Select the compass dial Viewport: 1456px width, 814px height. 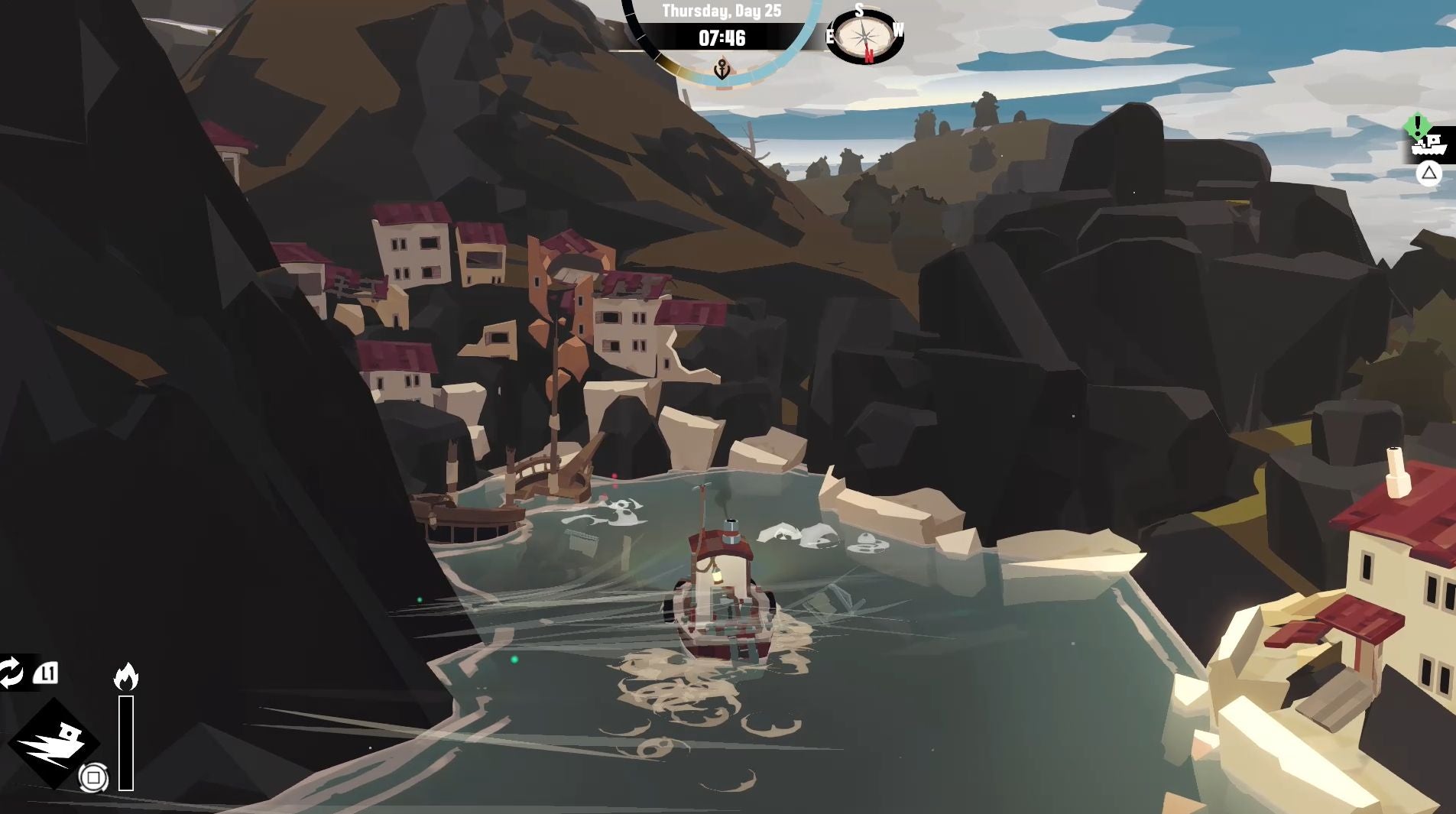click(x=864, y=35)
